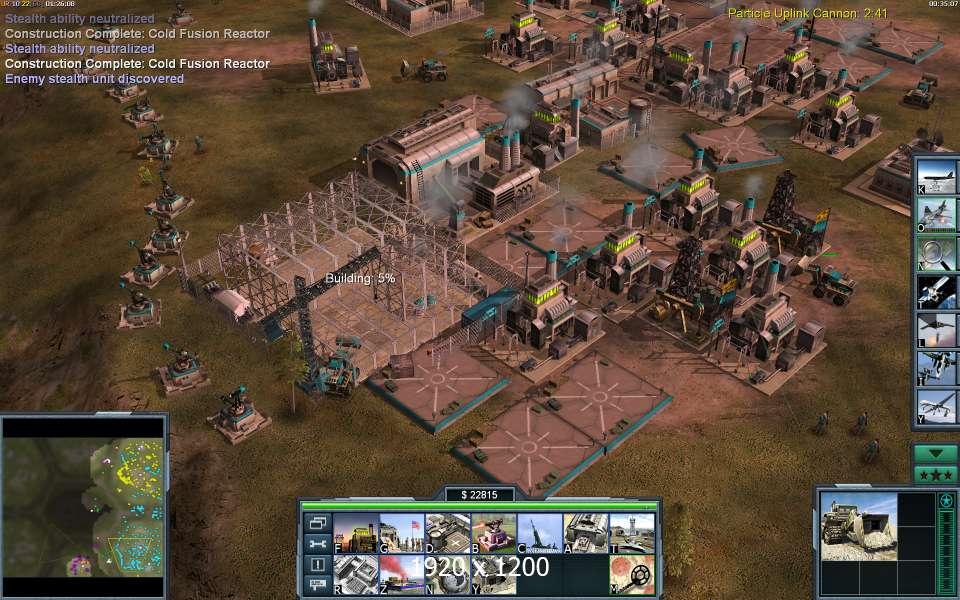Click the overlapping-windows button on command bar
Viewport: 960px width, 600px height.
318,523
